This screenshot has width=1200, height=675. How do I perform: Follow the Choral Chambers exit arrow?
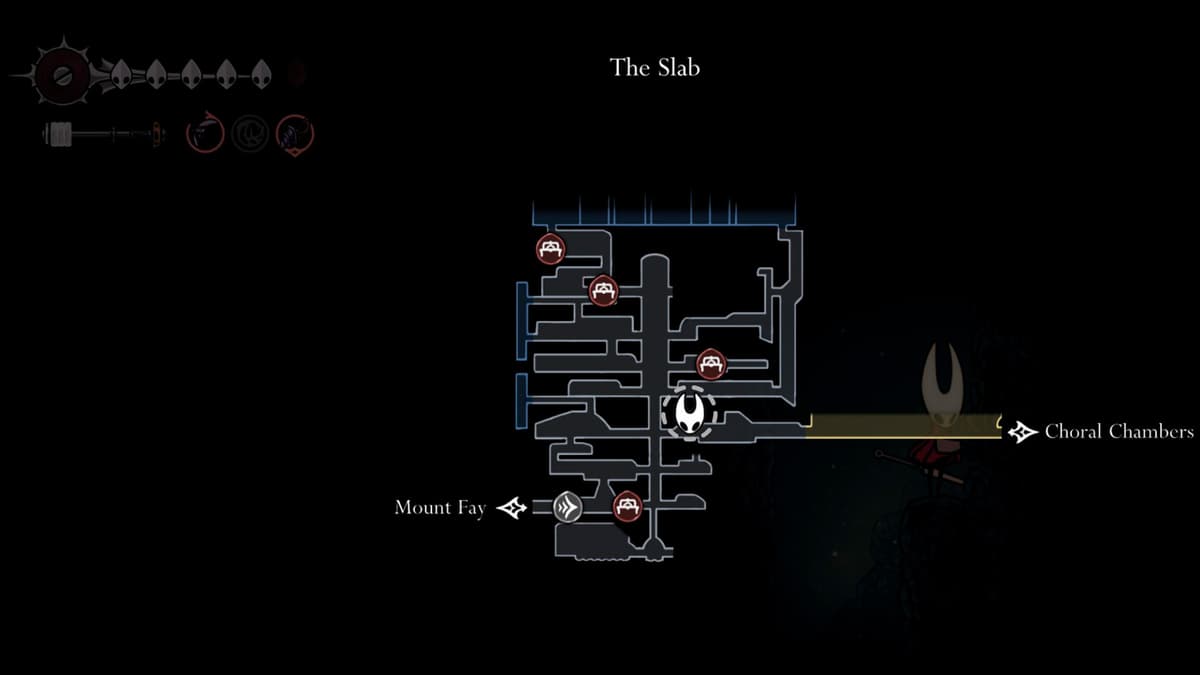coord(1021,432)
